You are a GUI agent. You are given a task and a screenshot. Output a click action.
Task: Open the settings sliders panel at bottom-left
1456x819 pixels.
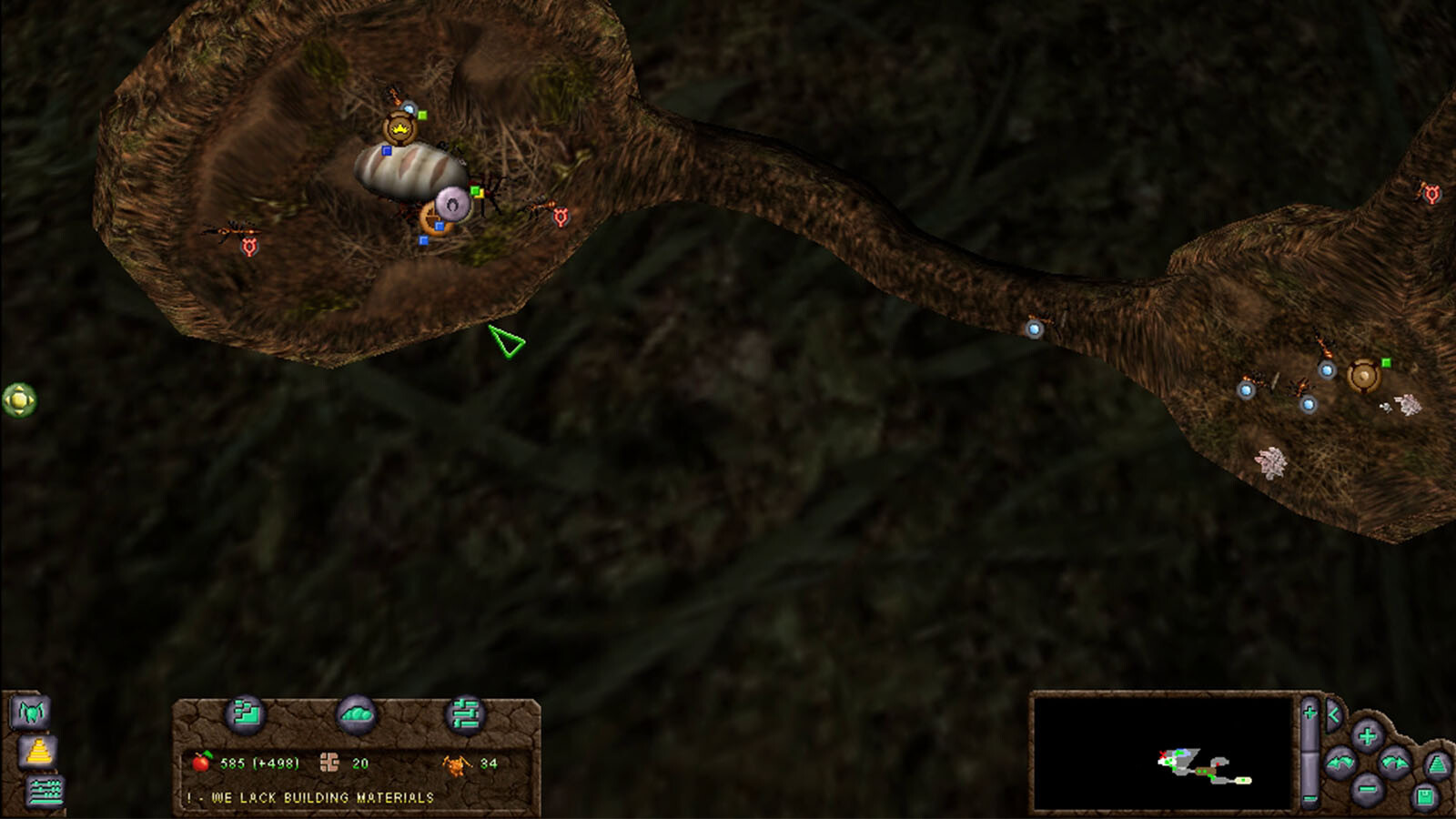(44, 791)
